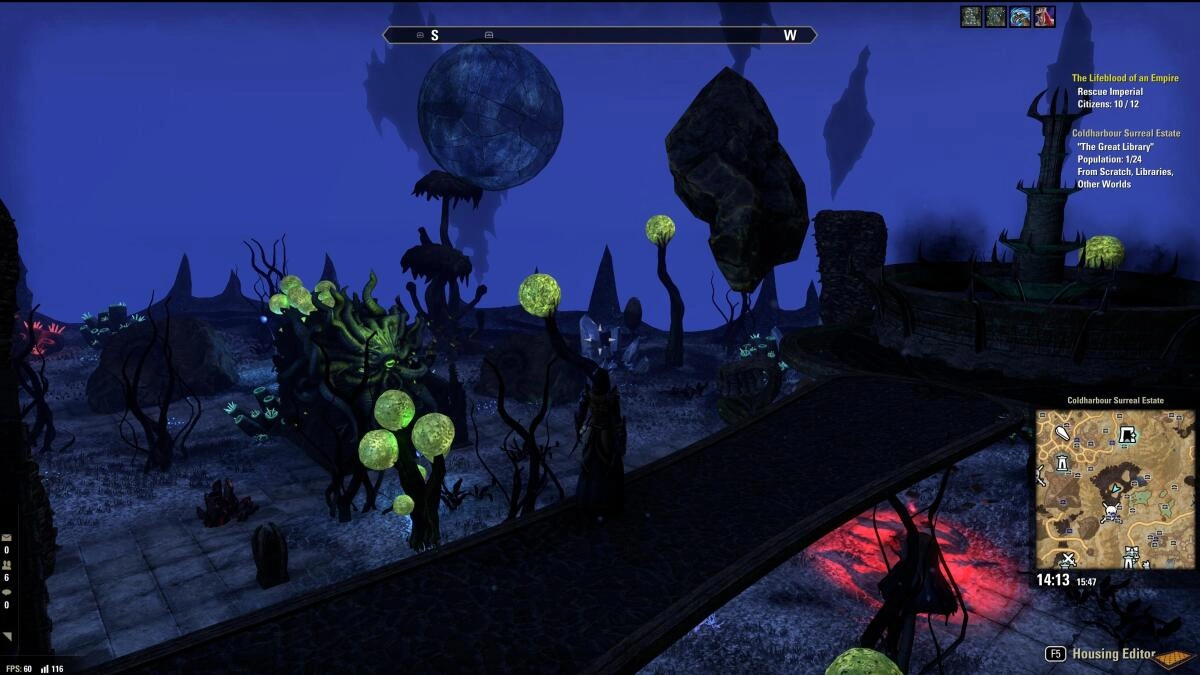Click the first green buff icon
1200x675 pixels.
point(970,17)
